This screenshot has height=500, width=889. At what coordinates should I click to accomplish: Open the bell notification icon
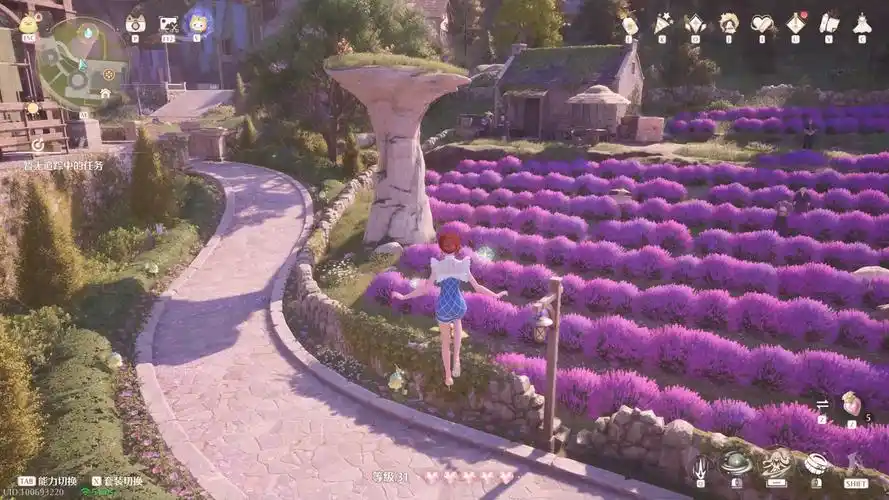(x=728, y=23)
